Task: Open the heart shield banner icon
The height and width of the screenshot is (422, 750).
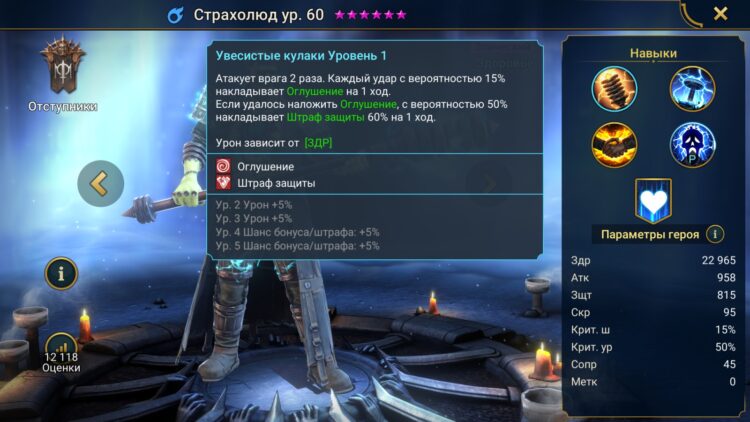Action: [x=653, y=199]
